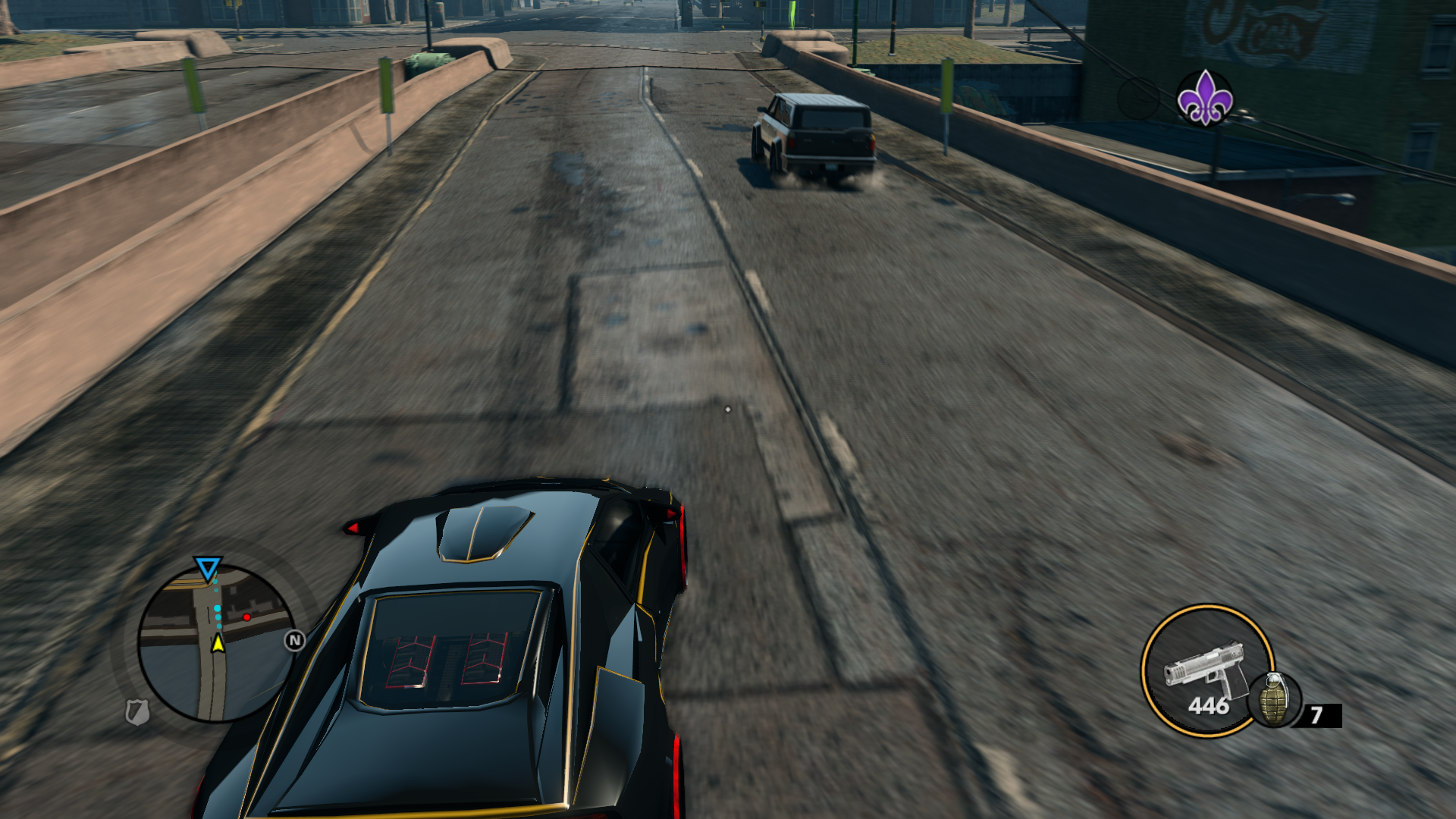Click the blue triangle objective marker
The height and width of the screenshot is (819, 1456).
(x=207, y=568)
